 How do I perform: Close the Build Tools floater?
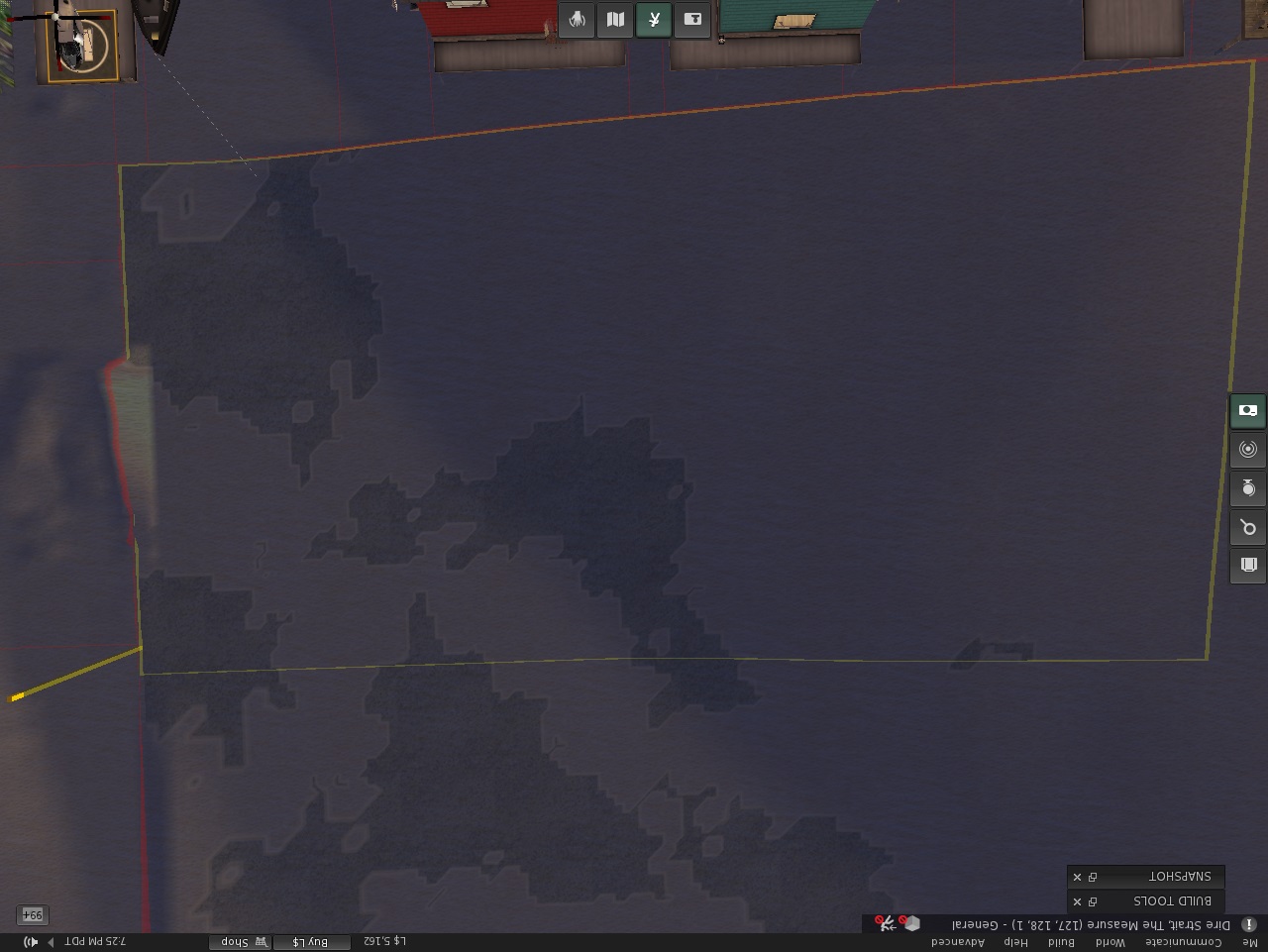tap(1077, 901)
